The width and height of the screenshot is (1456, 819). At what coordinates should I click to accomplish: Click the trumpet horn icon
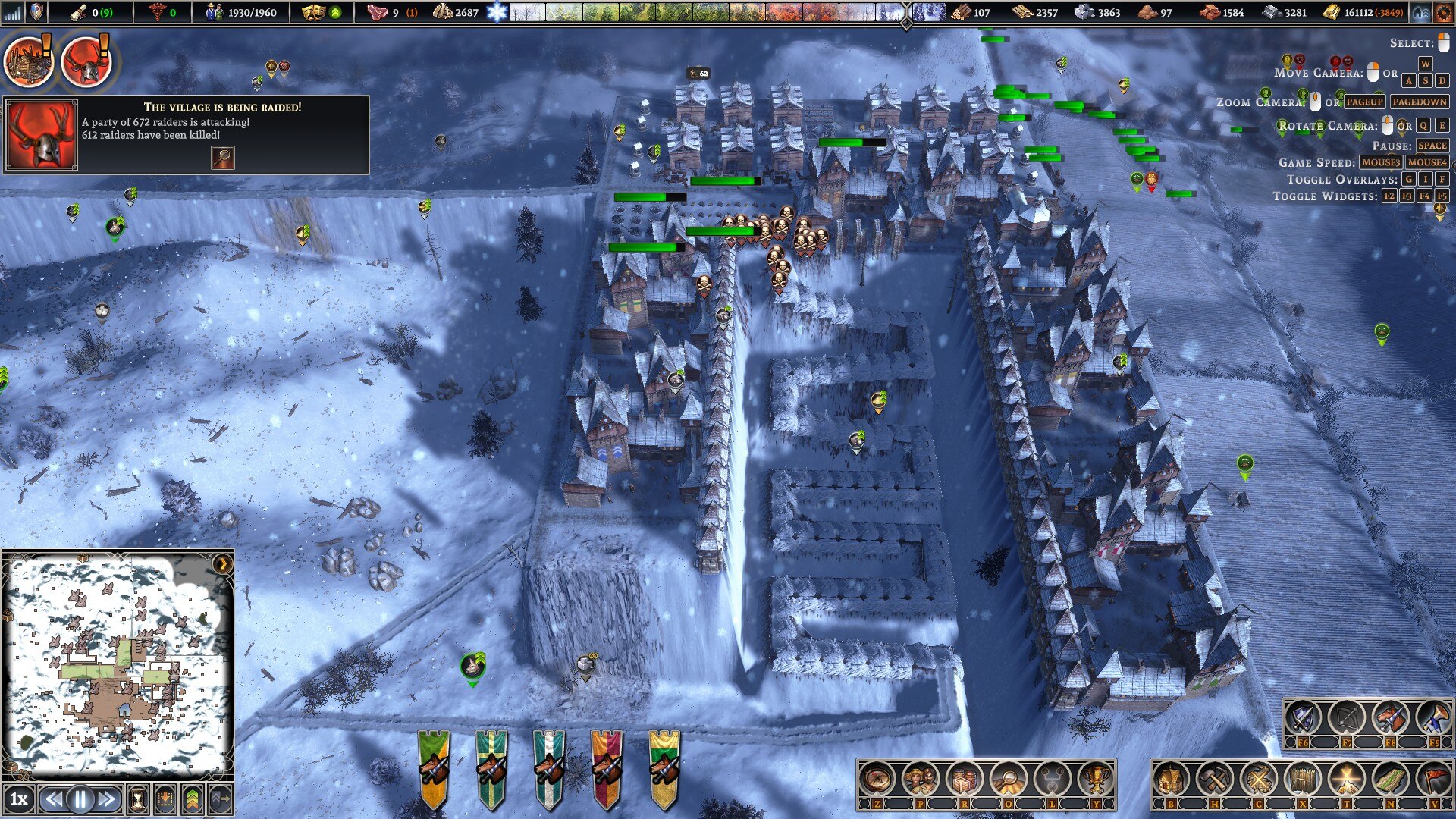[x=1433, y=717]
